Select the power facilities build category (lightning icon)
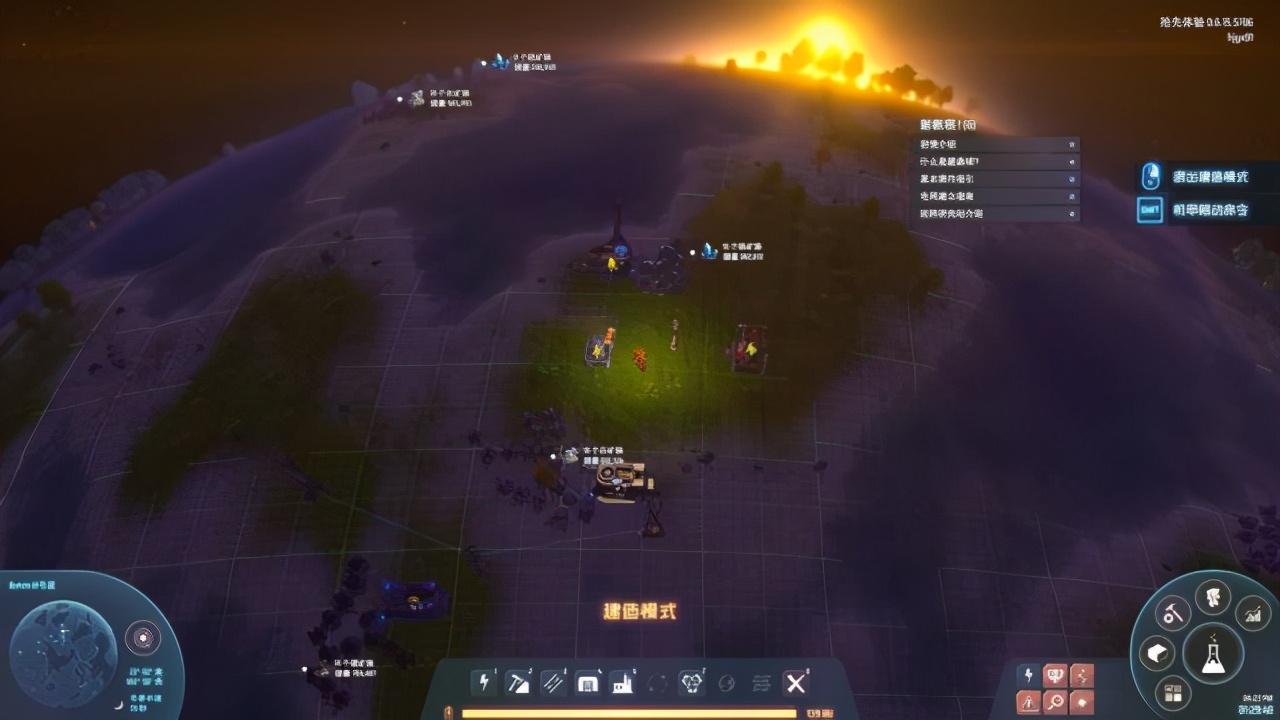The width and height of the screenshot is (1280, 720). (x=485, y=683)
